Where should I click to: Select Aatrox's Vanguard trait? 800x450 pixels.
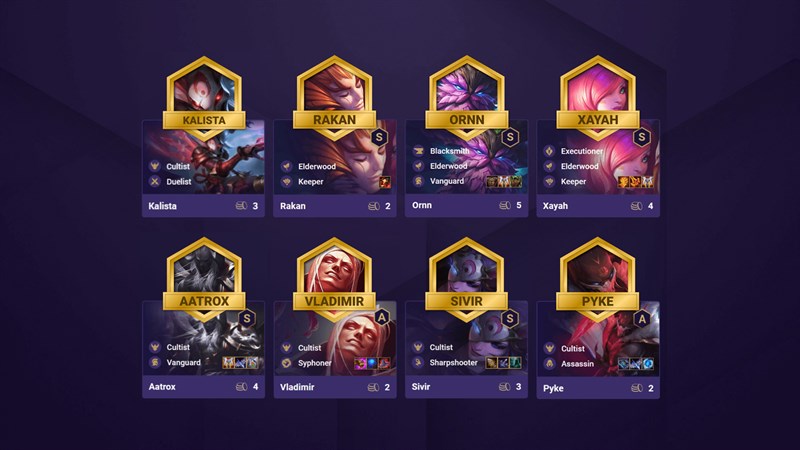coord(182,362)
